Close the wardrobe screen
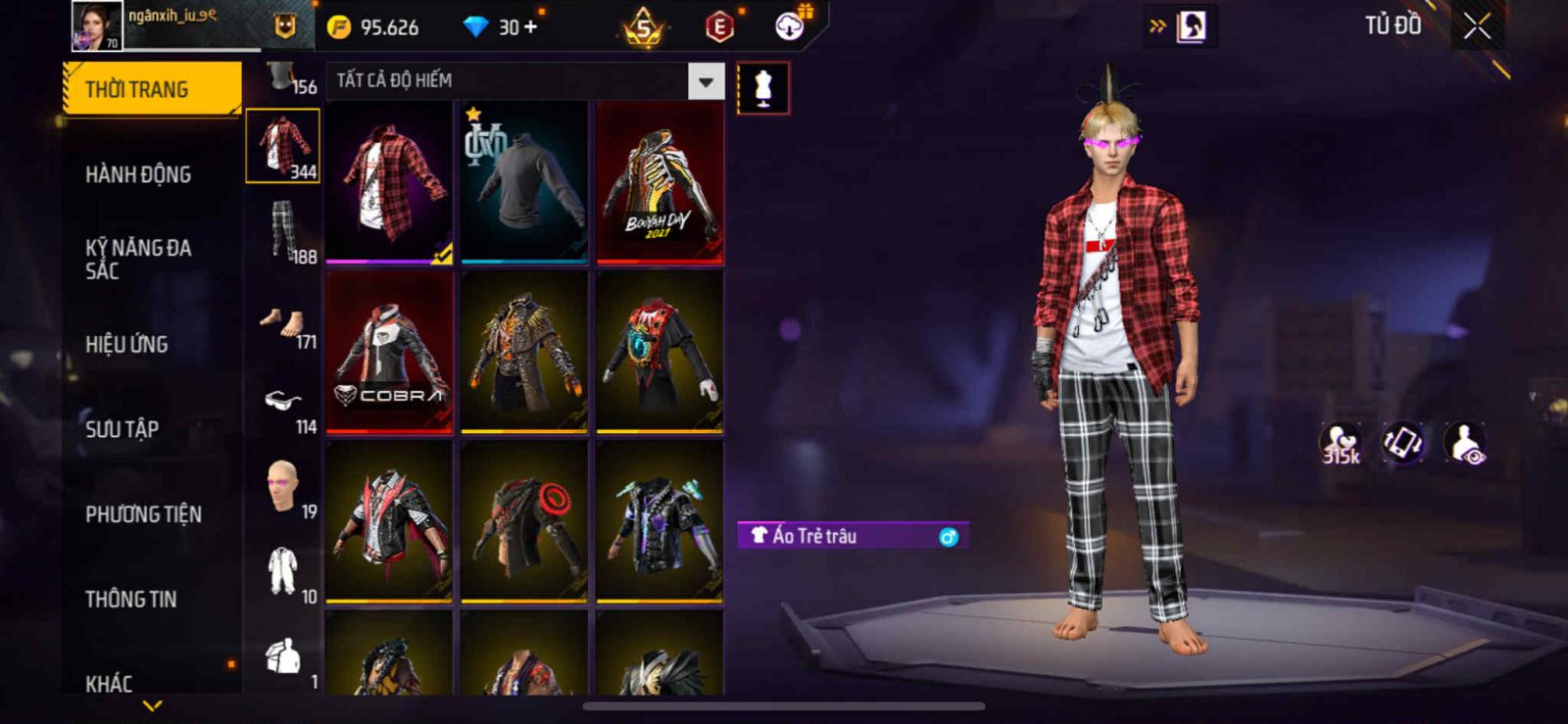The width and height of the screenshot is (1568, 724). [1477, 26]
